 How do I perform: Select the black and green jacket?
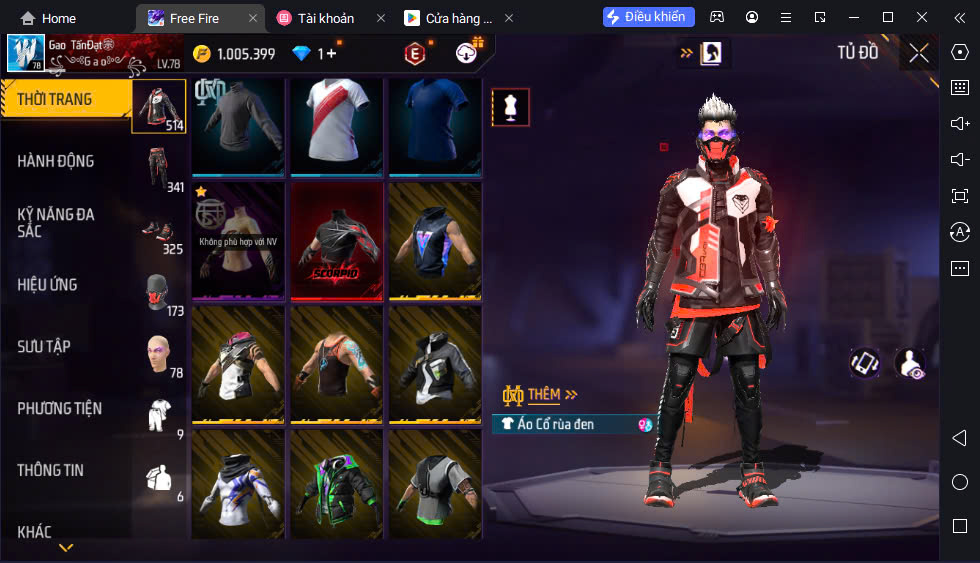coord(337,482)
